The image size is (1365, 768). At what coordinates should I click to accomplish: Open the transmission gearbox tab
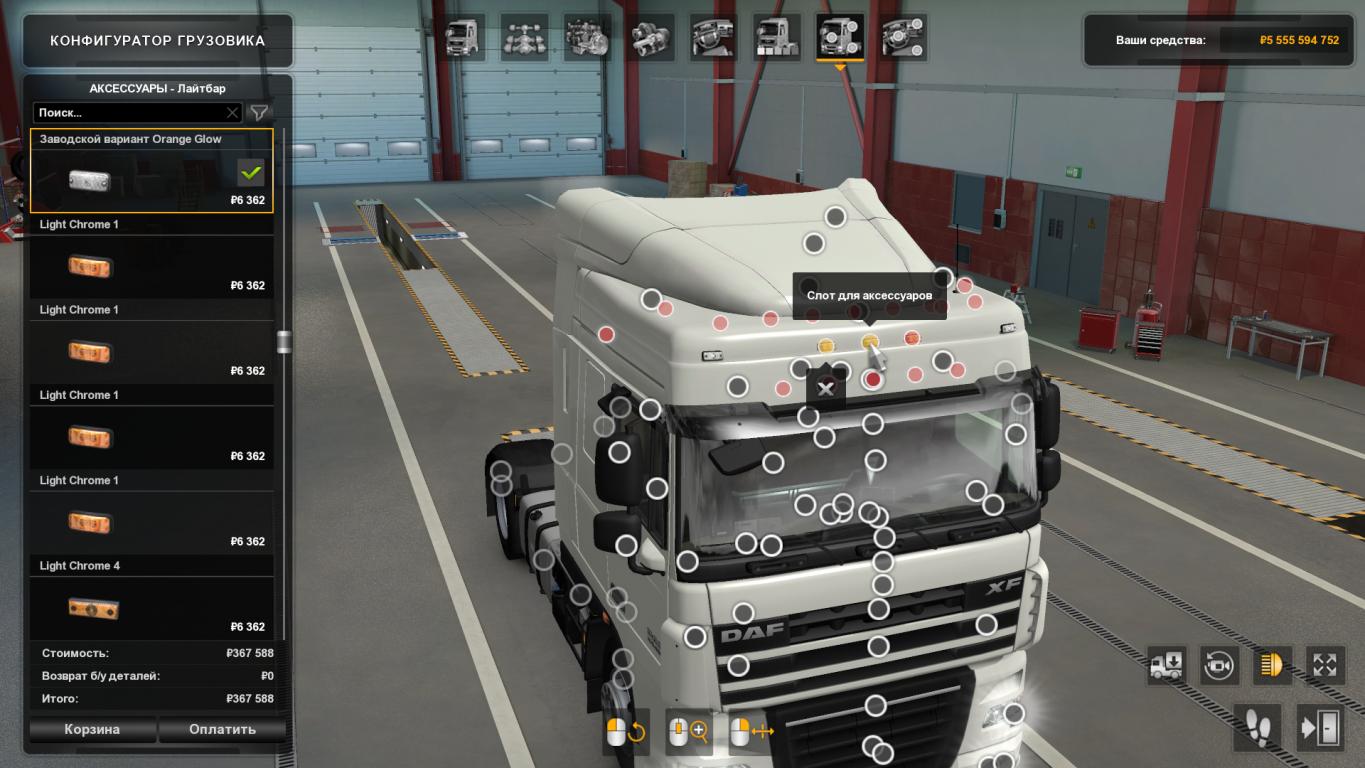click(651, 37)
